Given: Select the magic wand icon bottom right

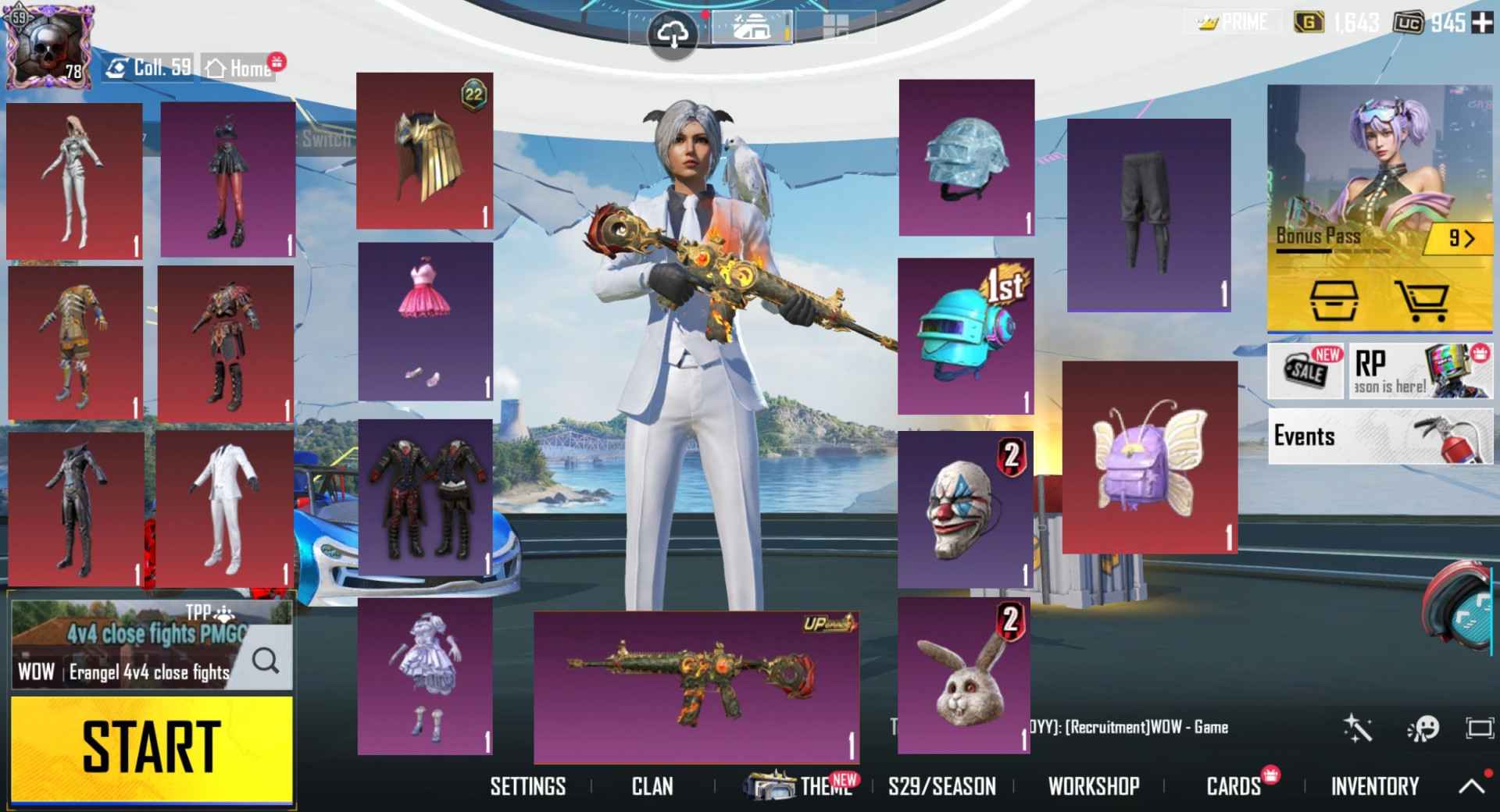Looking at the screenshot, I should click(1360, 728).
